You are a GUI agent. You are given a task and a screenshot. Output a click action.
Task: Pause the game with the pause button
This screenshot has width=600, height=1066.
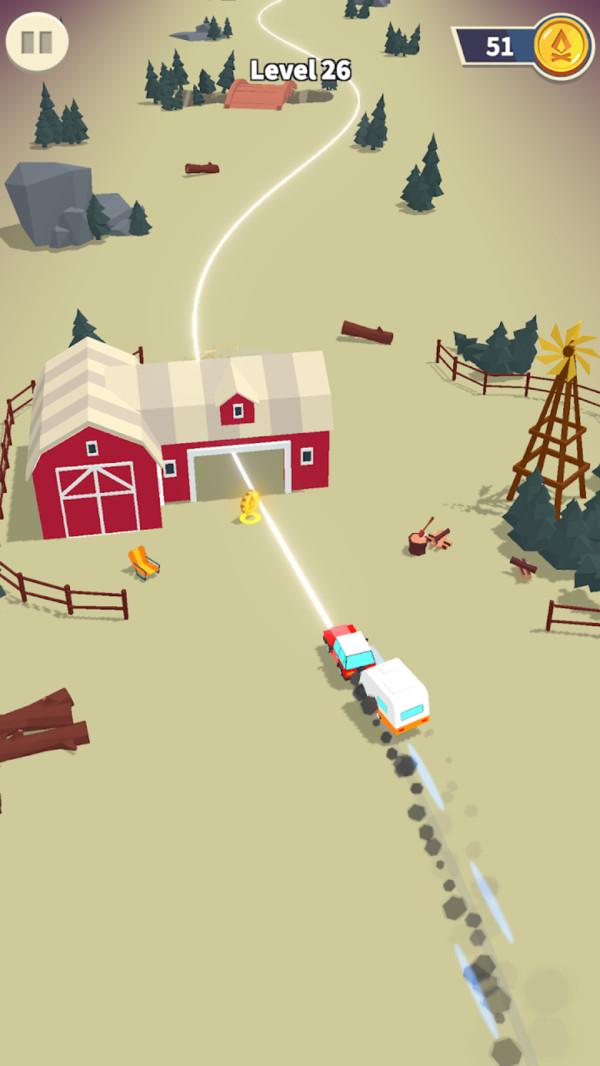pos(37,42)
